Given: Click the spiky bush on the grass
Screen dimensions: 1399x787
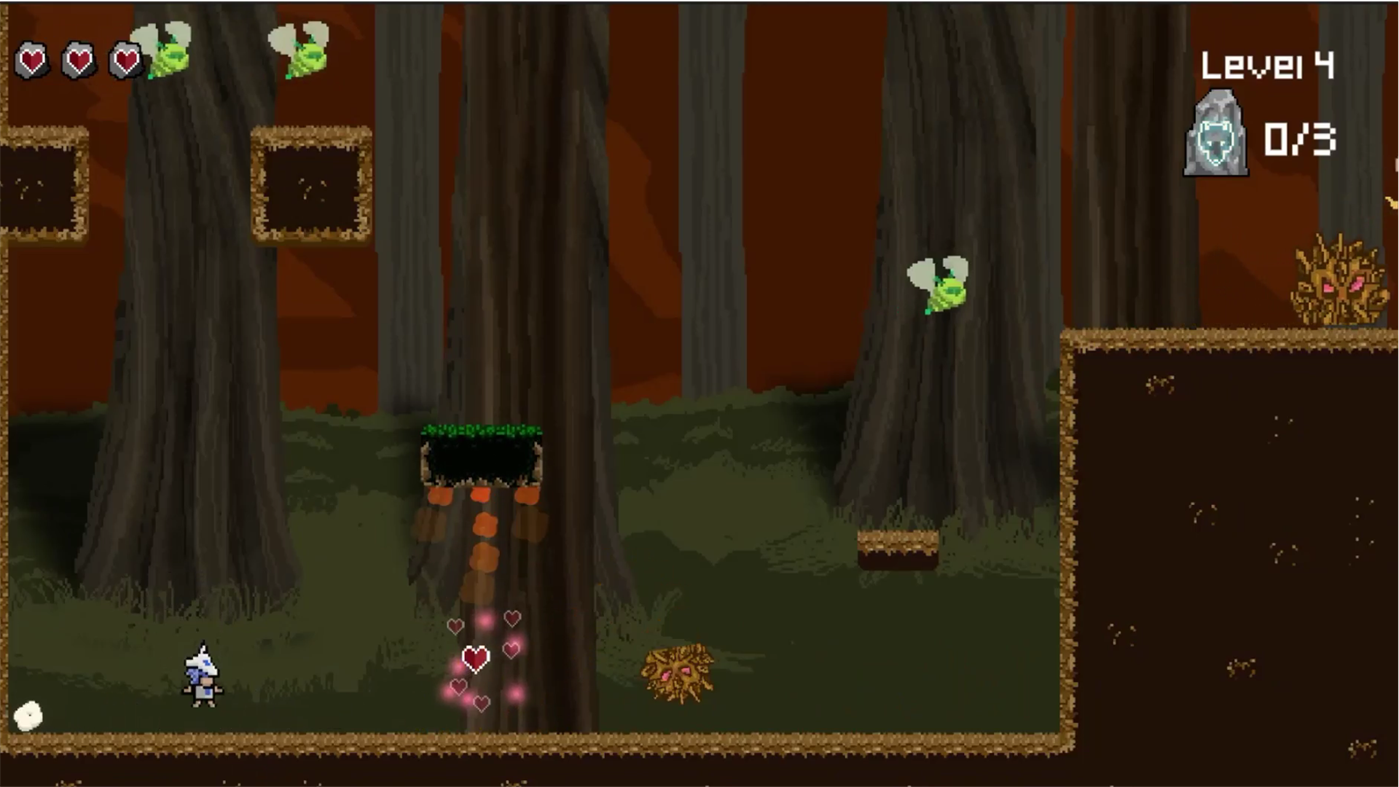Looking at the screenshot, I should (x=678, y=672).
